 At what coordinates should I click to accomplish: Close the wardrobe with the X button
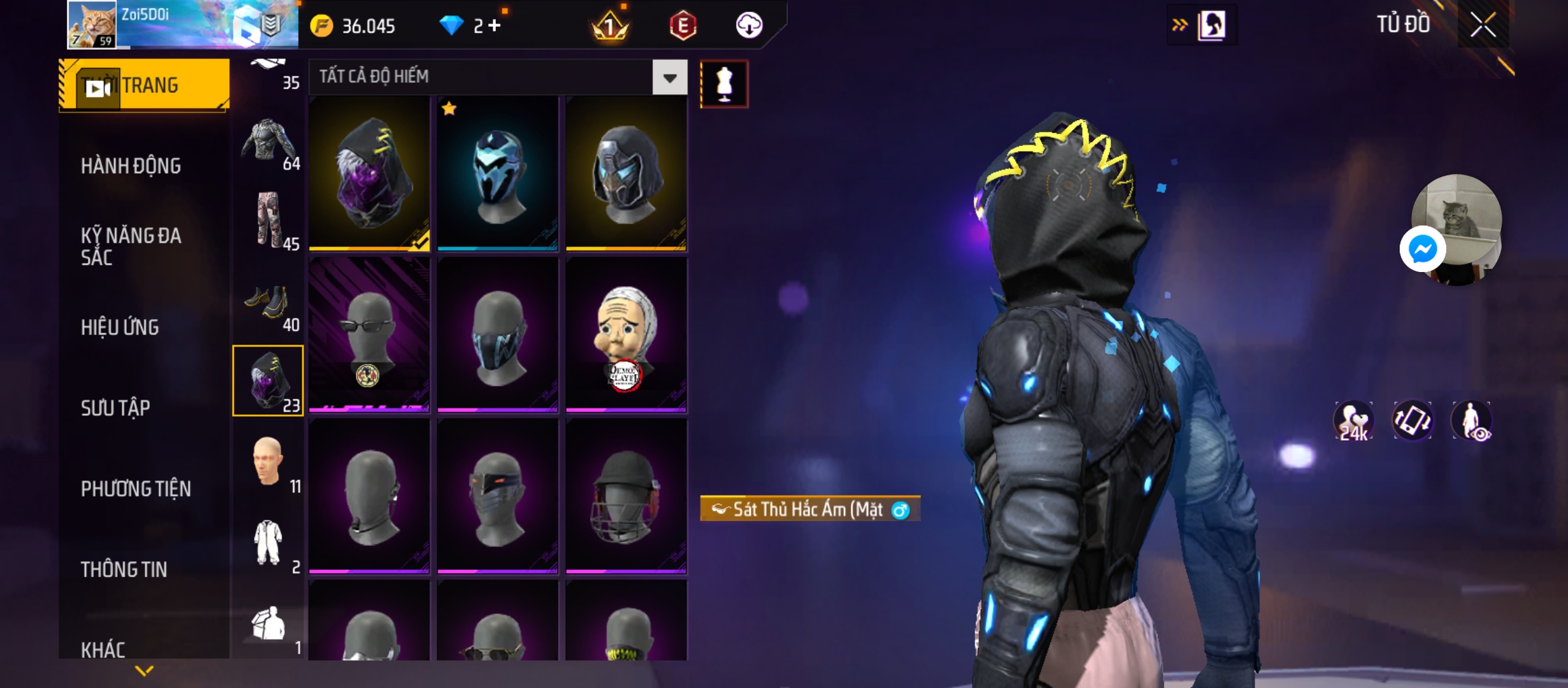pos(1483,25)
